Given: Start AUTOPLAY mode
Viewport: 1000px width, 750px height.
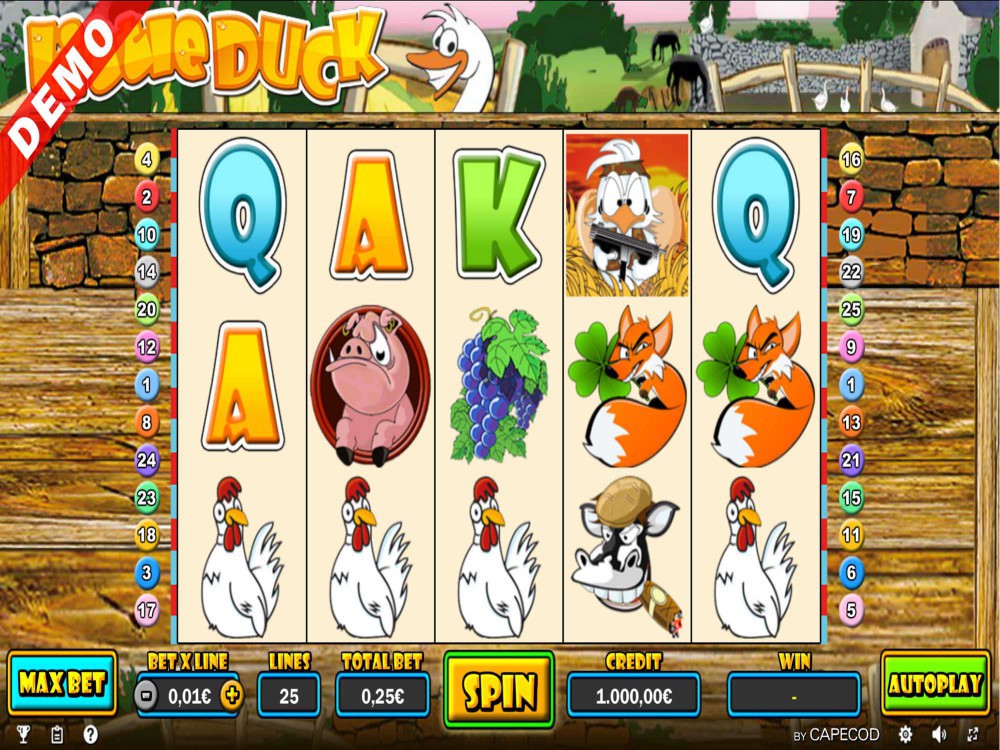Looking at the screenshot, I should coord(935,684).
